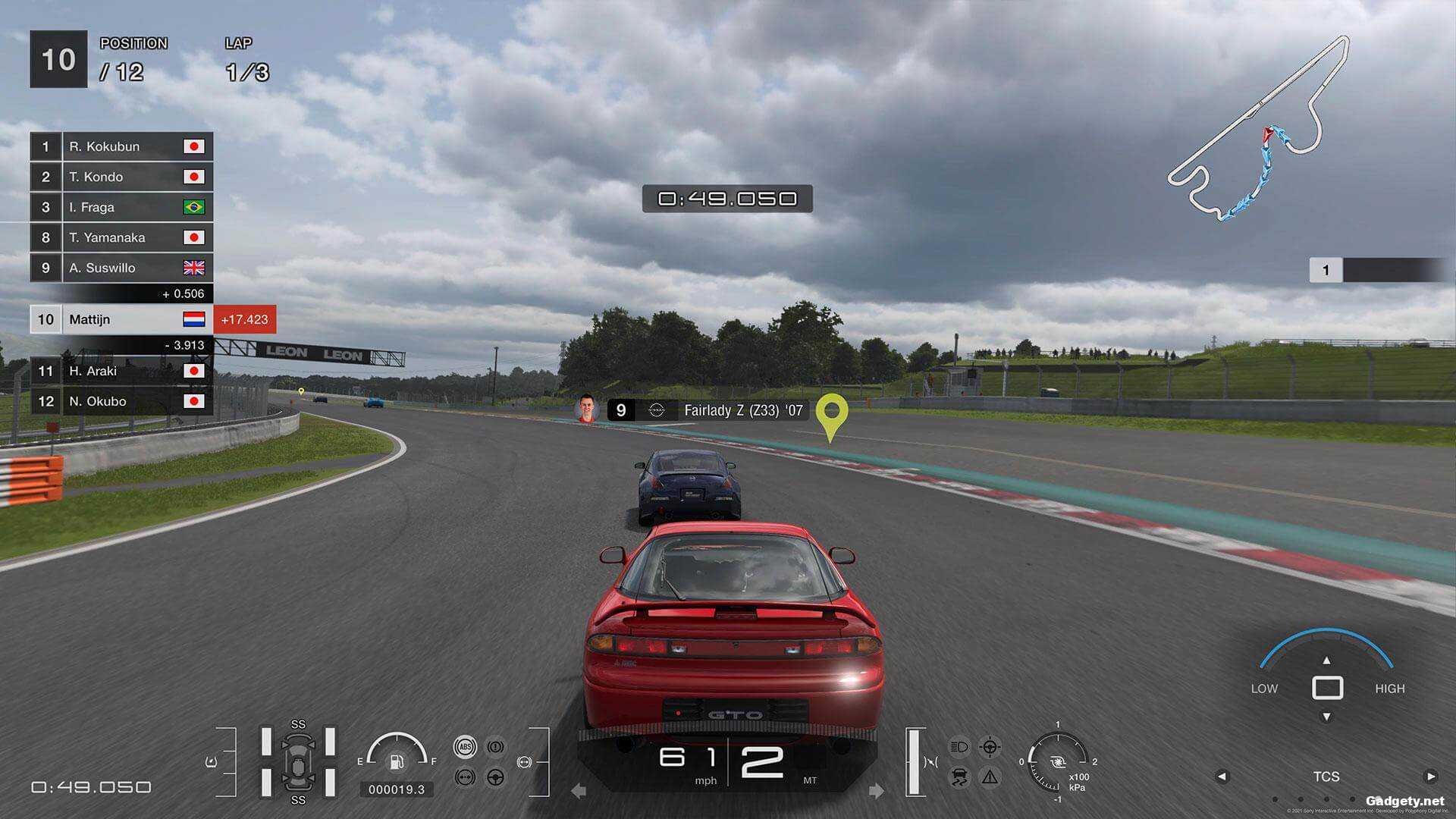Click the right arrow beside TCS

pos(1431,777)
